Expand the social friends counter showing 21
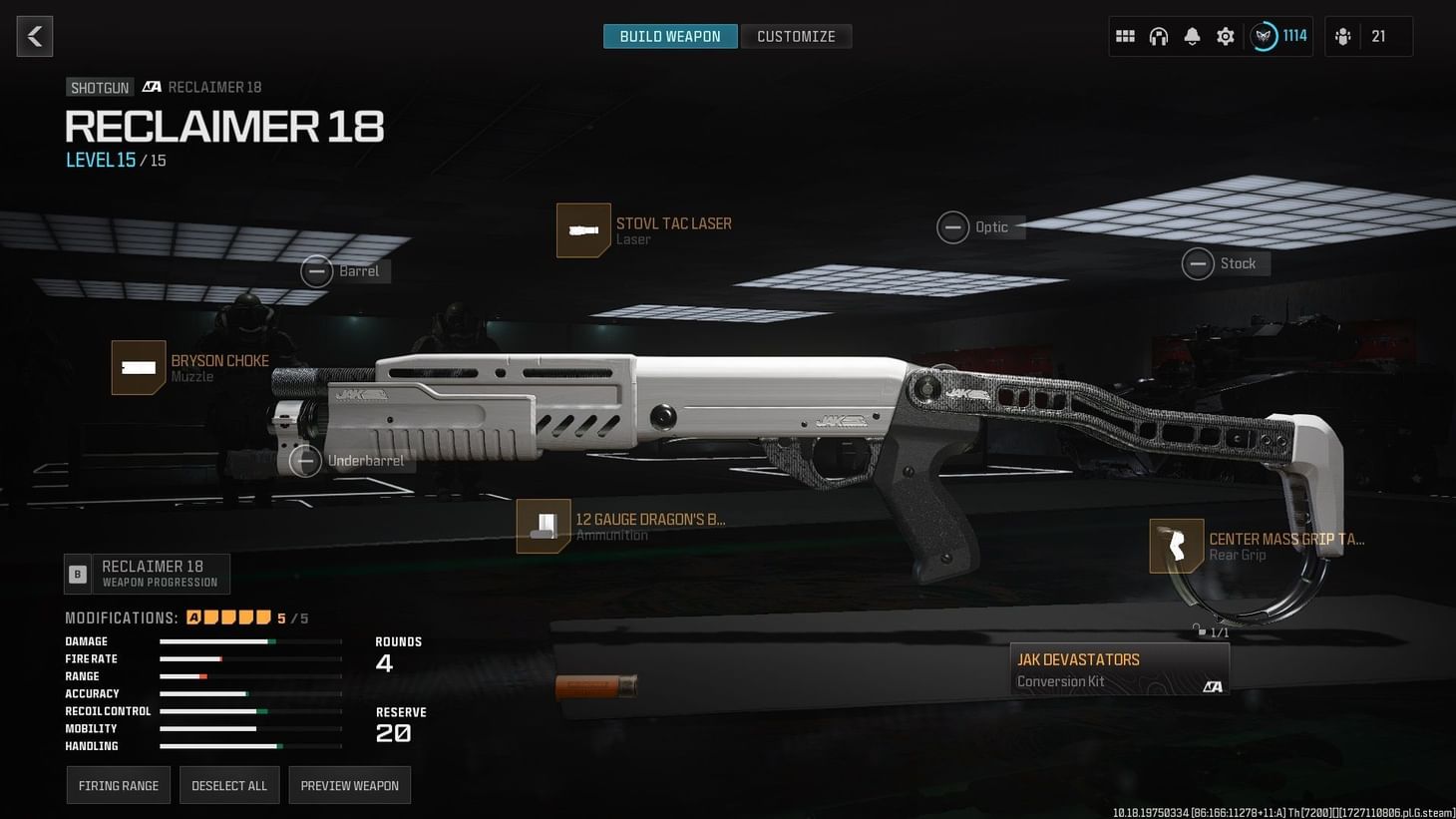 click(x=1367, y=36)
